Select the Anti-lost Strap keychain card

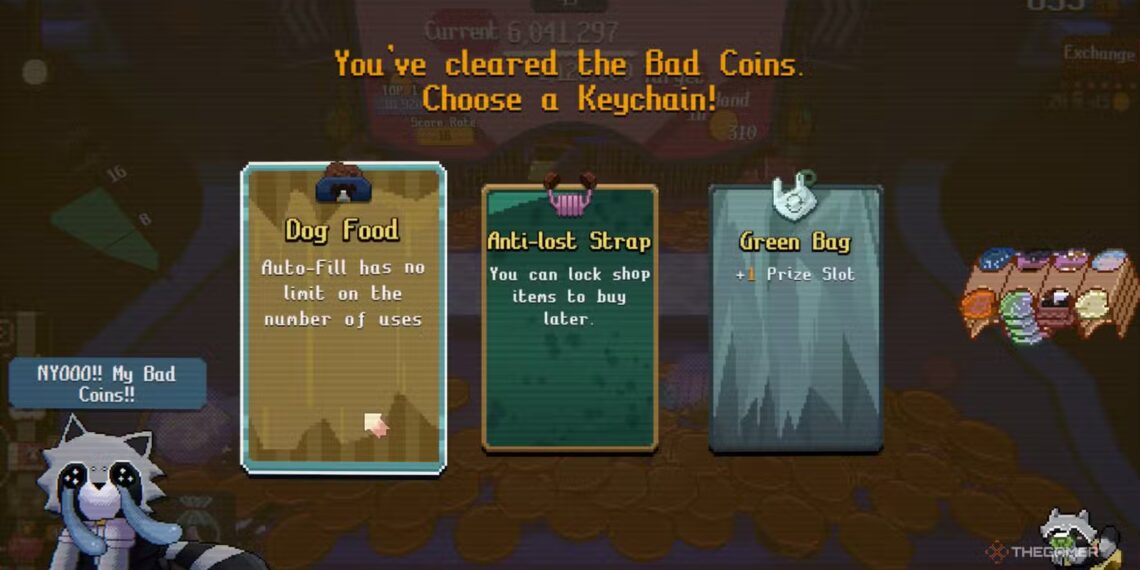pos(569,317)
